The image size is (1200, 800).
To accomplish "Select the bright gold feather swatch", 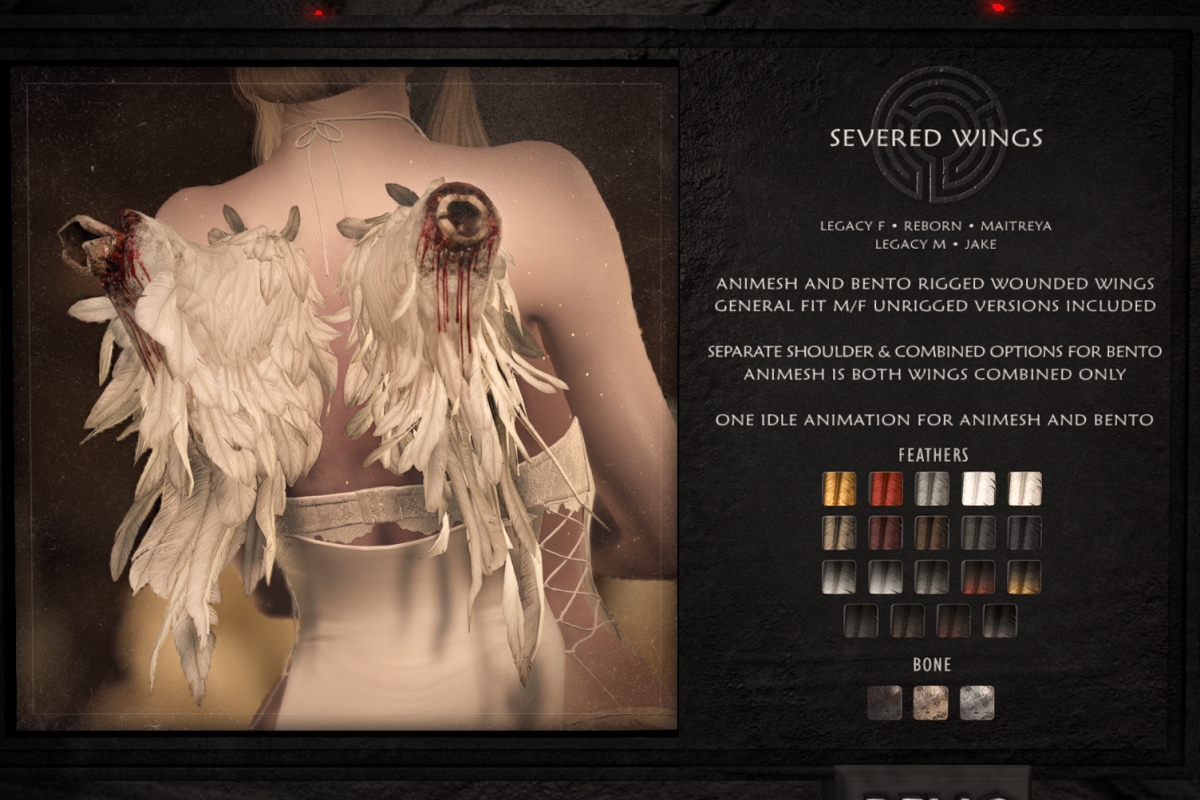I will [x=840, y=489].
